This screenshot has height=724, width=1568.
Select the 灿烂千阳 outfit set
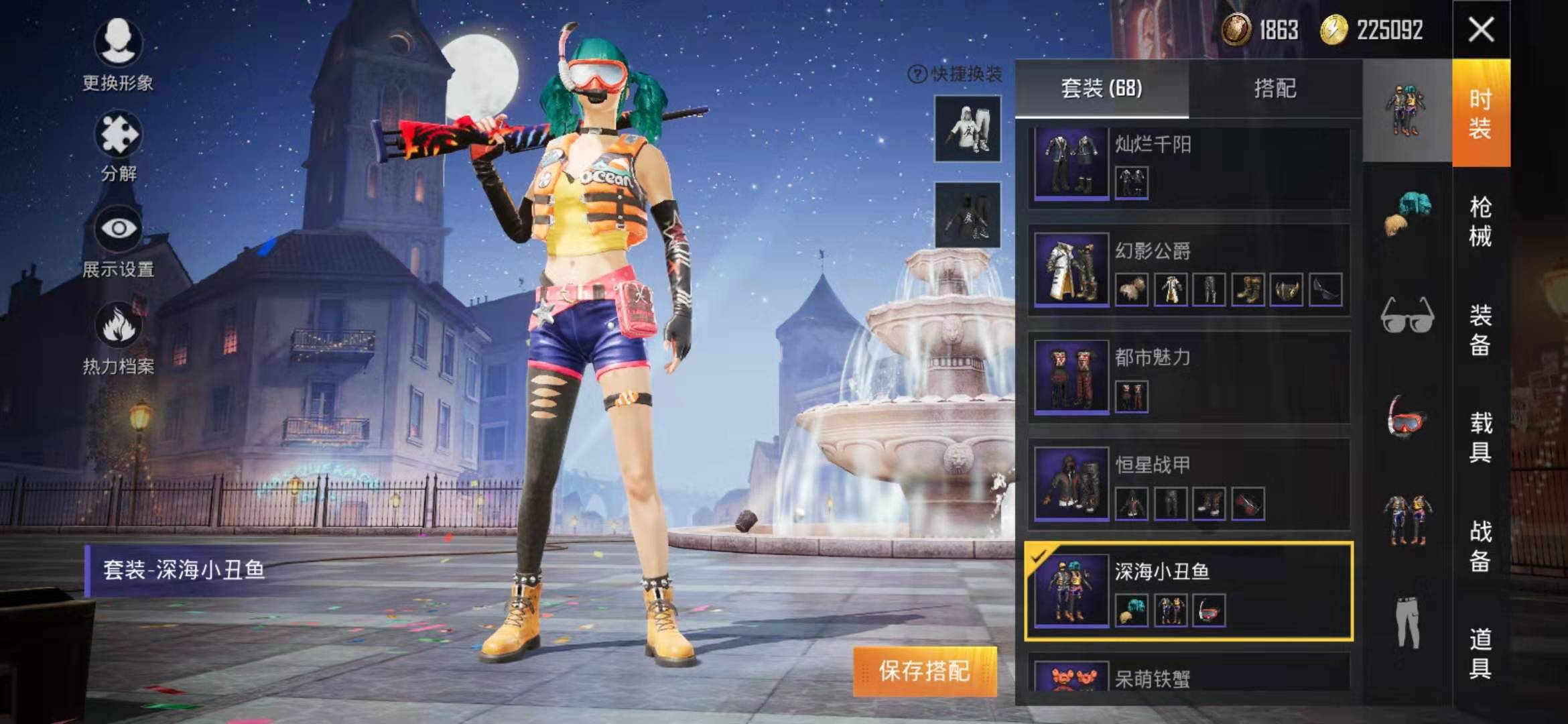(1188, 166)
